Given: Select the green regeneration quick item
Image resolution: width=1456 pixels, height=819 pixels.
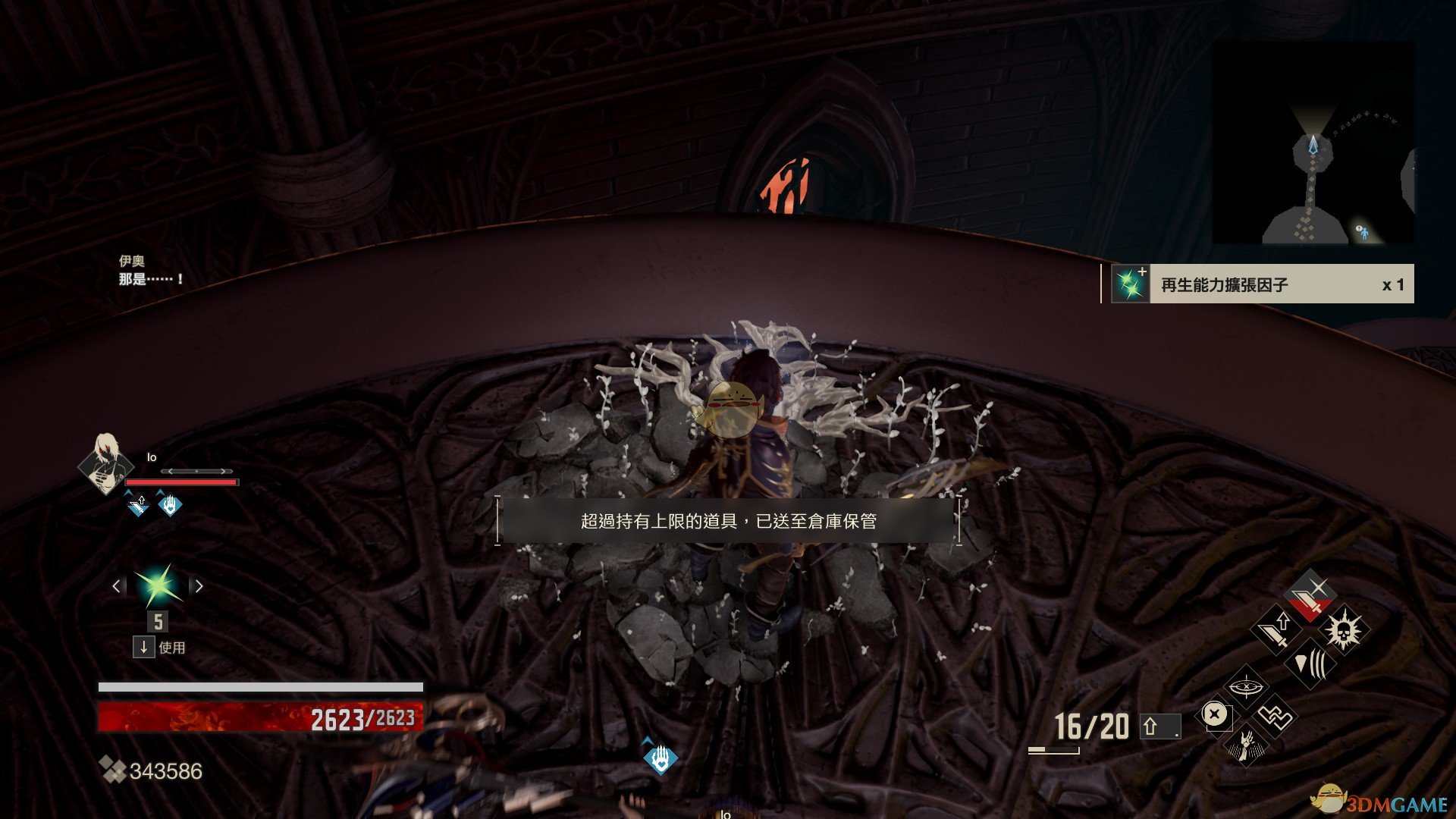Looking at the screenshot, I should point(158,586).
